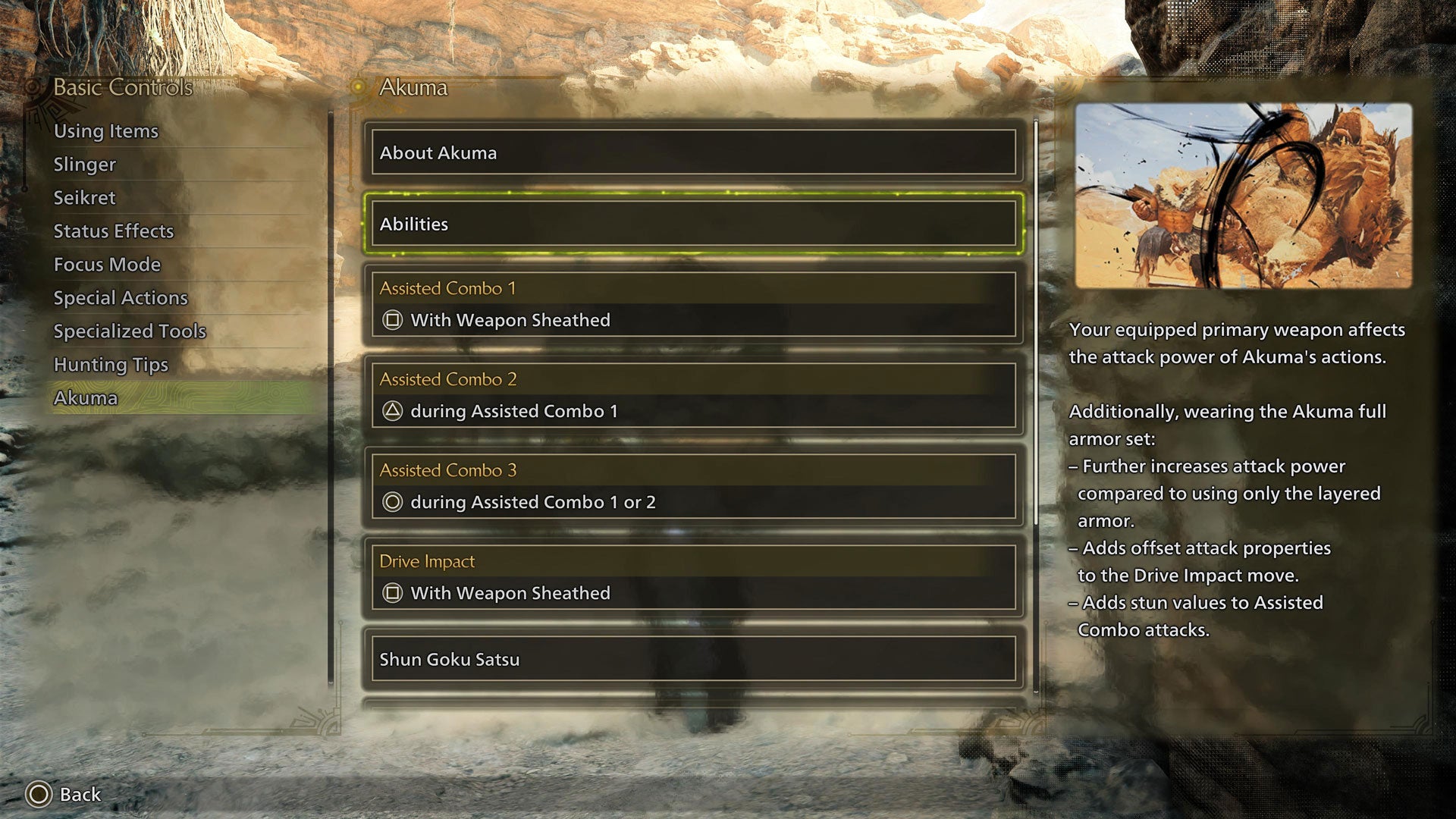The image size is (1456, 819).
Task: Click the decorative crest beside the Akuma heading
Action: click(356, 88)
